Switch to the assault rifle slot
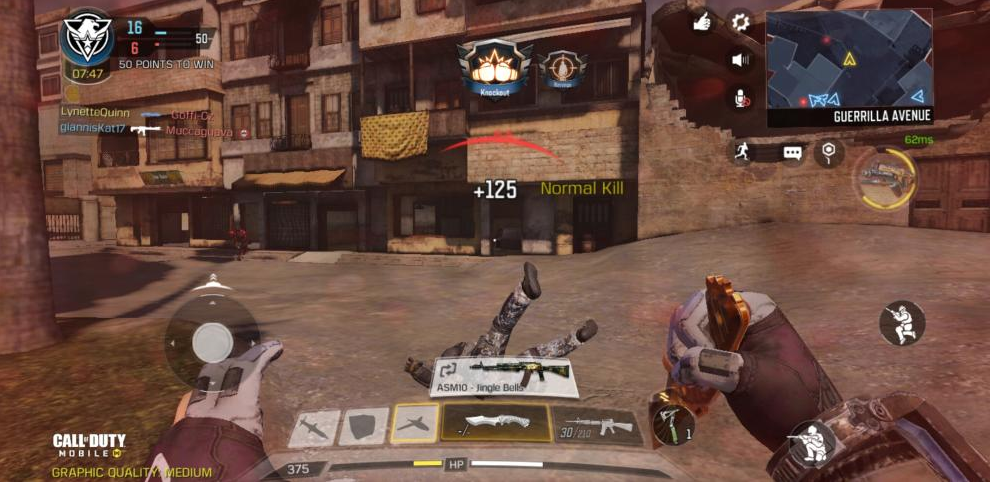The width and height of the screenshot is (990, 482). point(598,426)
